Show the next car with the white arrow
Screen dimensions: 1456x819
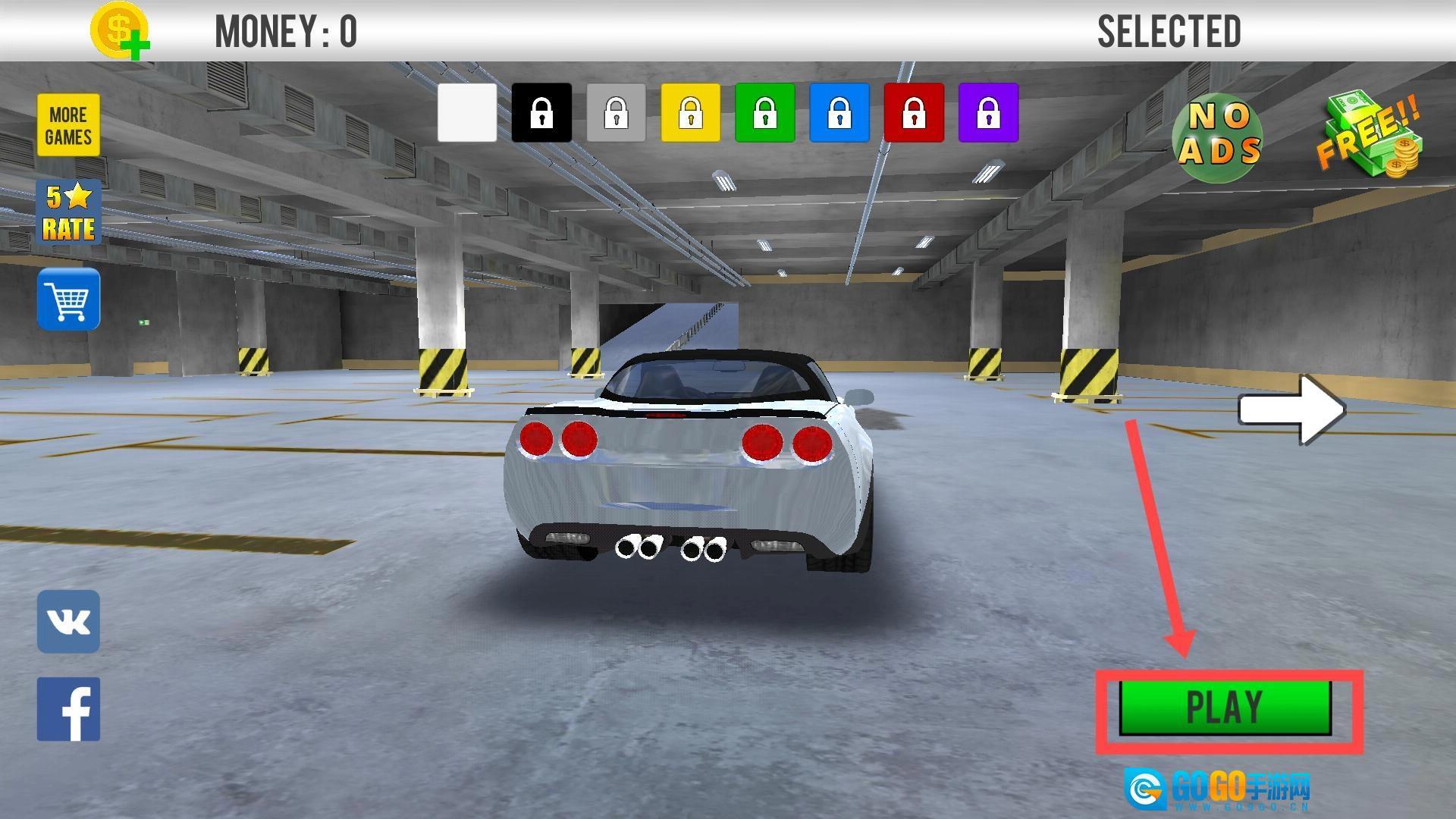1291,409
